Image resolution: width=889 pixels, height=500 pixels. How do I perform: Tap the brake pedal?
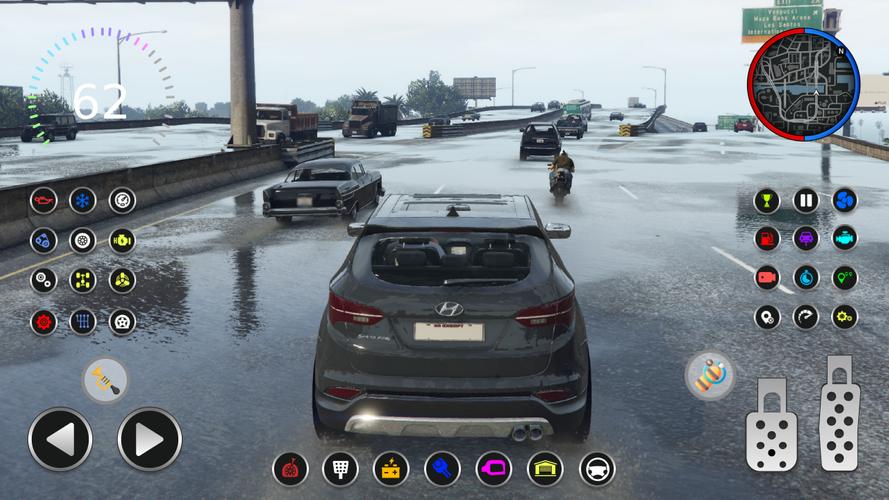coord(770,424)
